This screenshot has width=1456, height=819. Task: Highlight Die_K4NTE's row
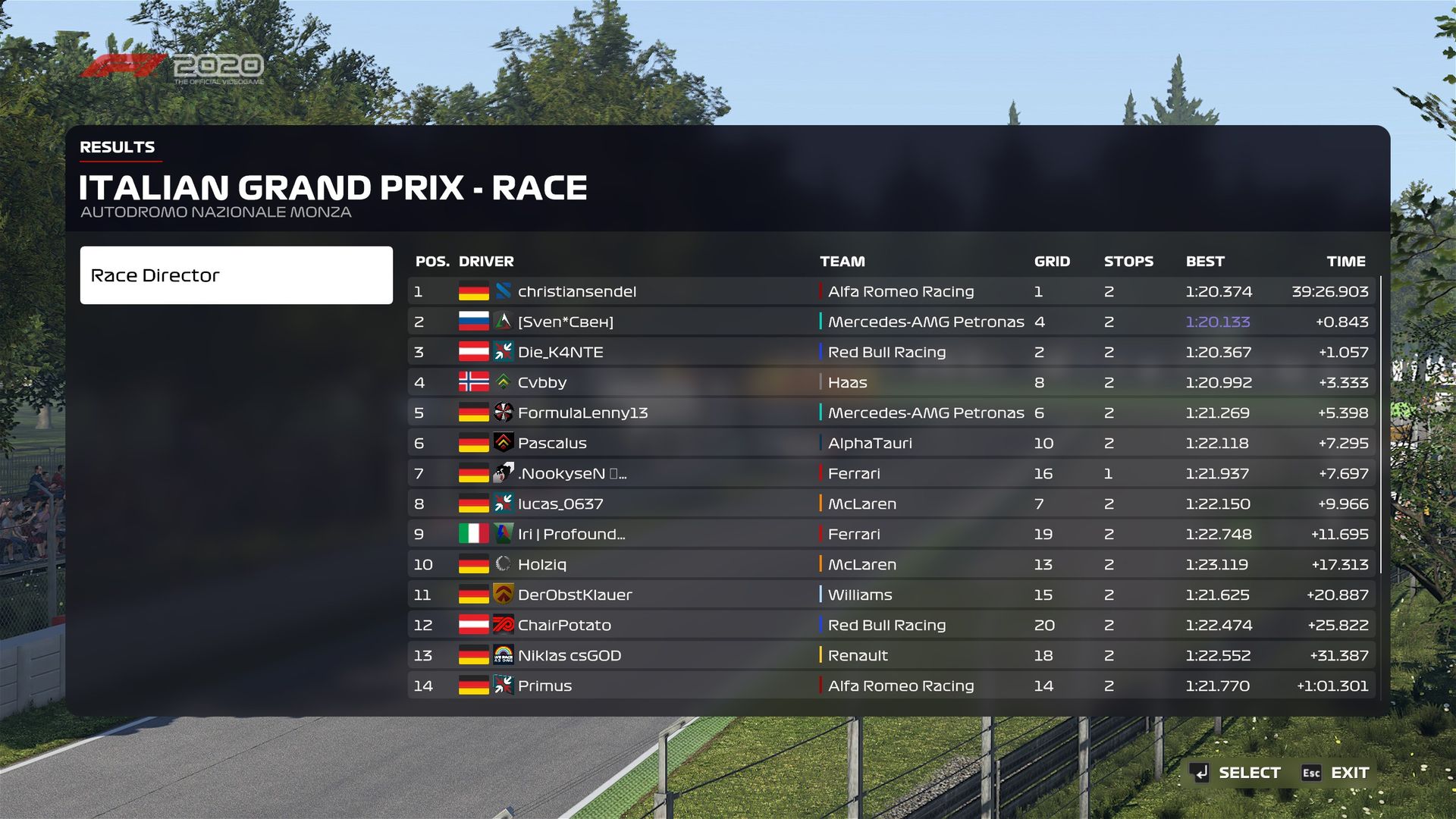click(x=891, y=352)
